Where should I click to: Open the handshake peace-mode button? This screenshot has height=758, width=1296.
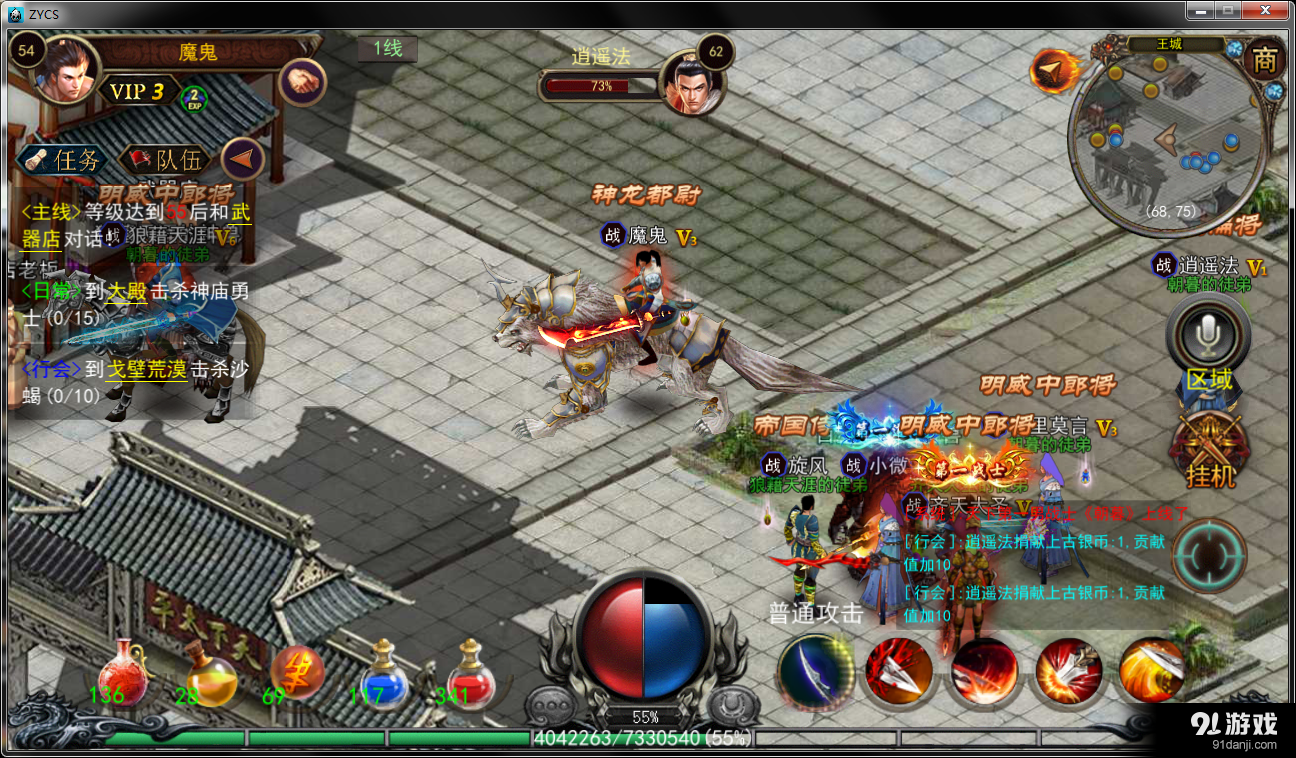301,81
